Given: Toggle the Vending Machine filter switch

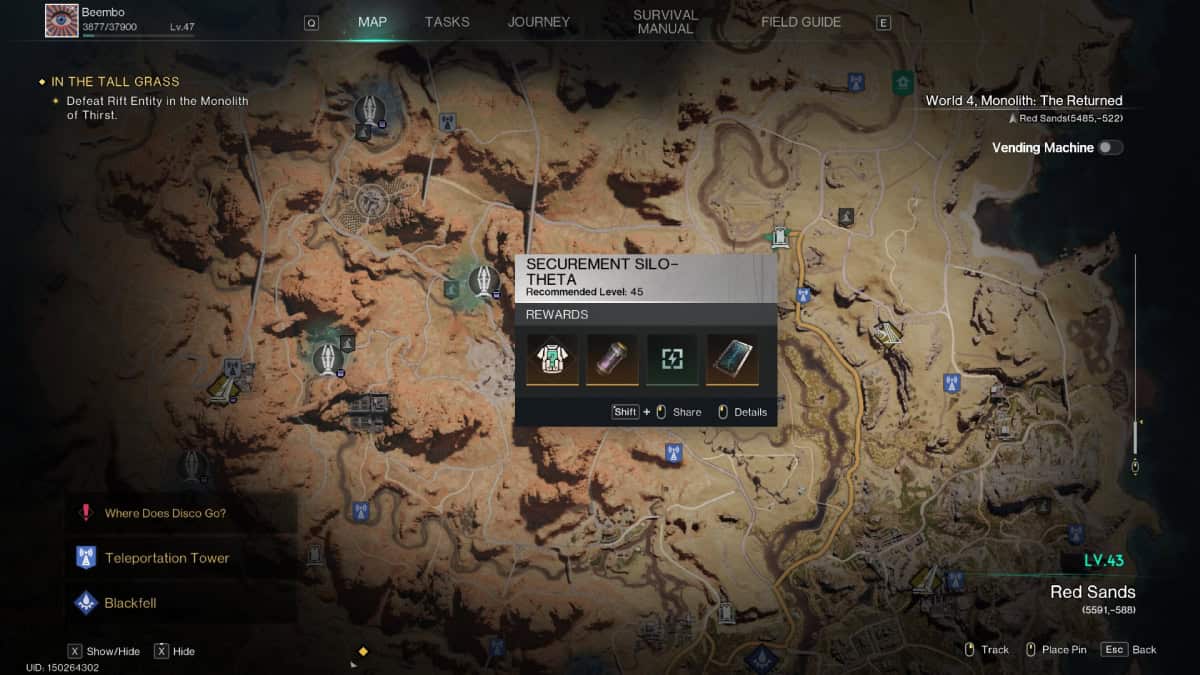Looking at the screenshot, I should tap(1110, 148).
